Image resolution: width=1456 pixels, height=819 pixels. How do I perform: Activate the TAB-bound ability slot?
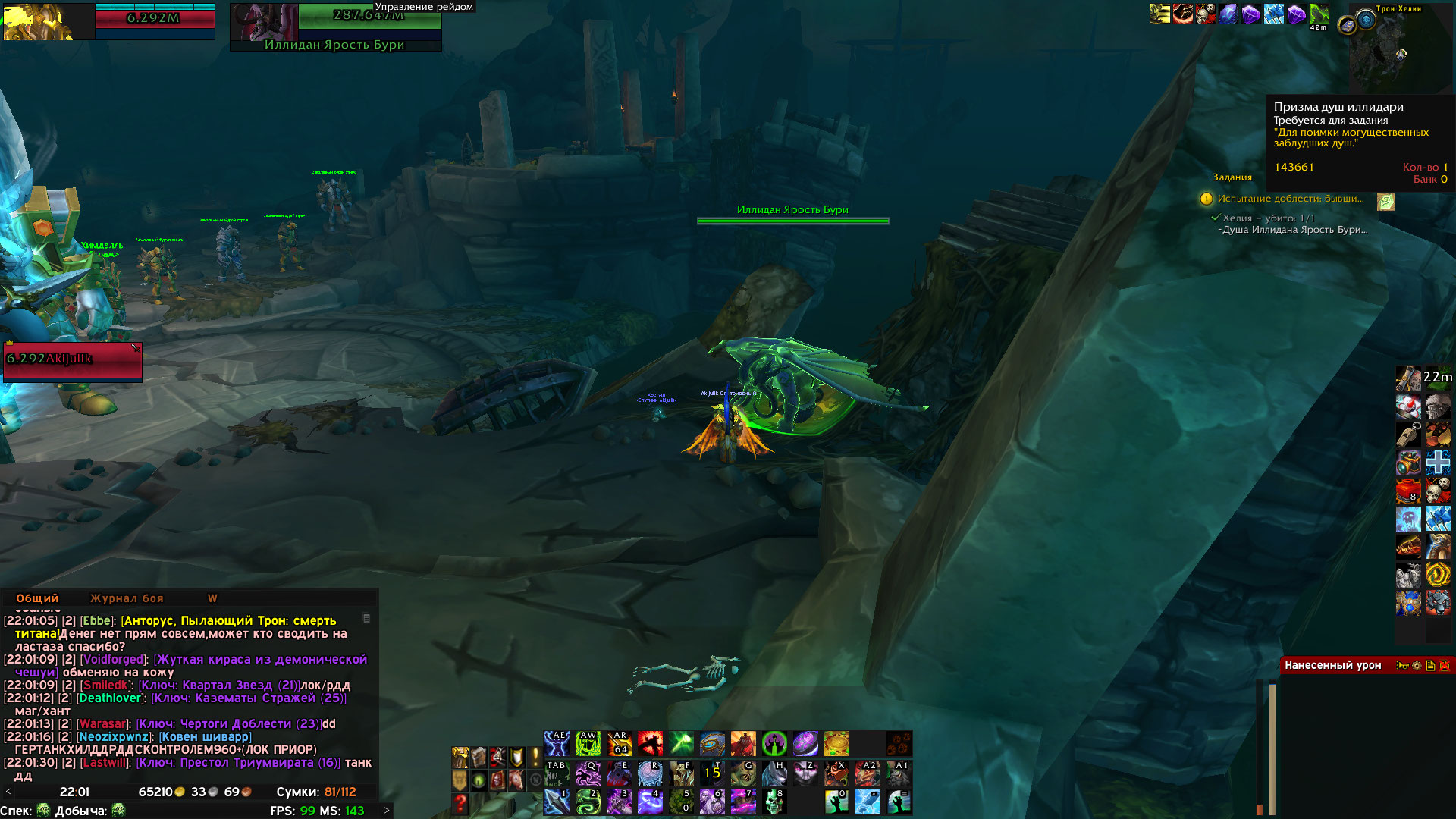[557, 773]
